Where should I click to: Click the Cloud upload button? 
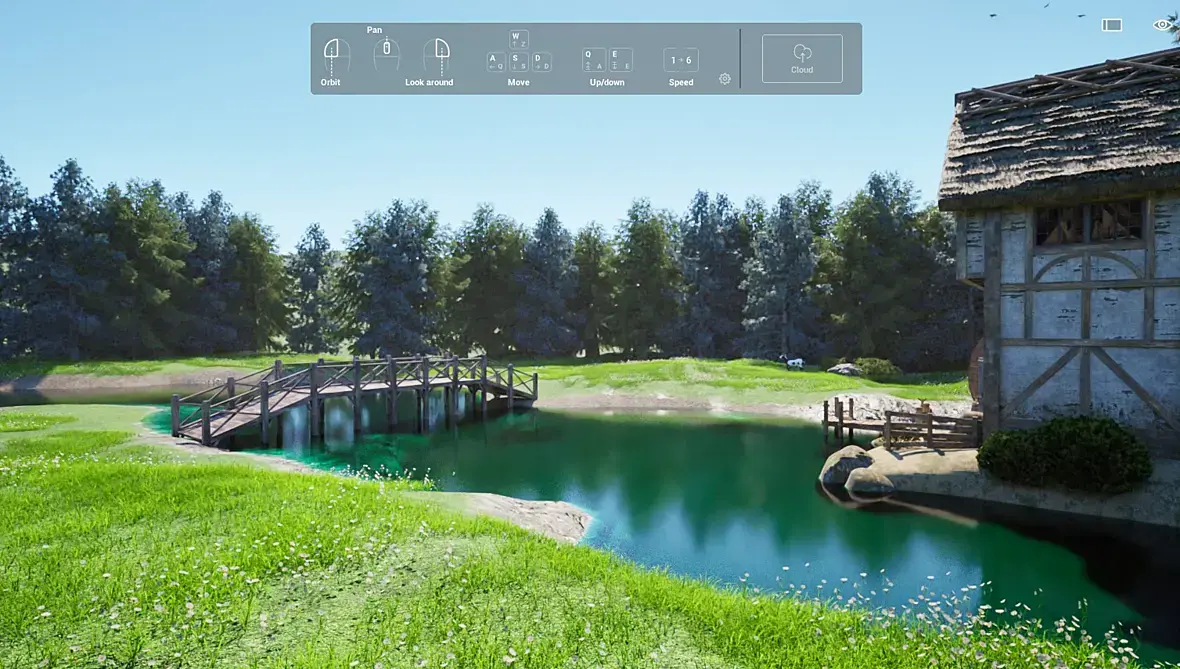pos(801,58)
